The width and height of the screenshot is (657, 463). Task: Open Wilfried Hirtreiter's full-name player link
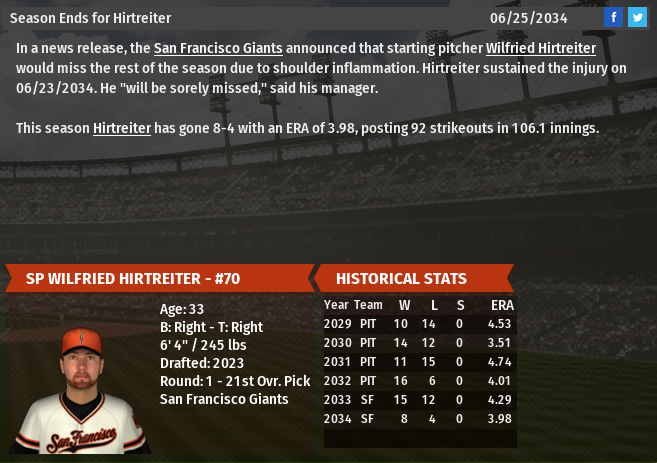tap(540, 48)
